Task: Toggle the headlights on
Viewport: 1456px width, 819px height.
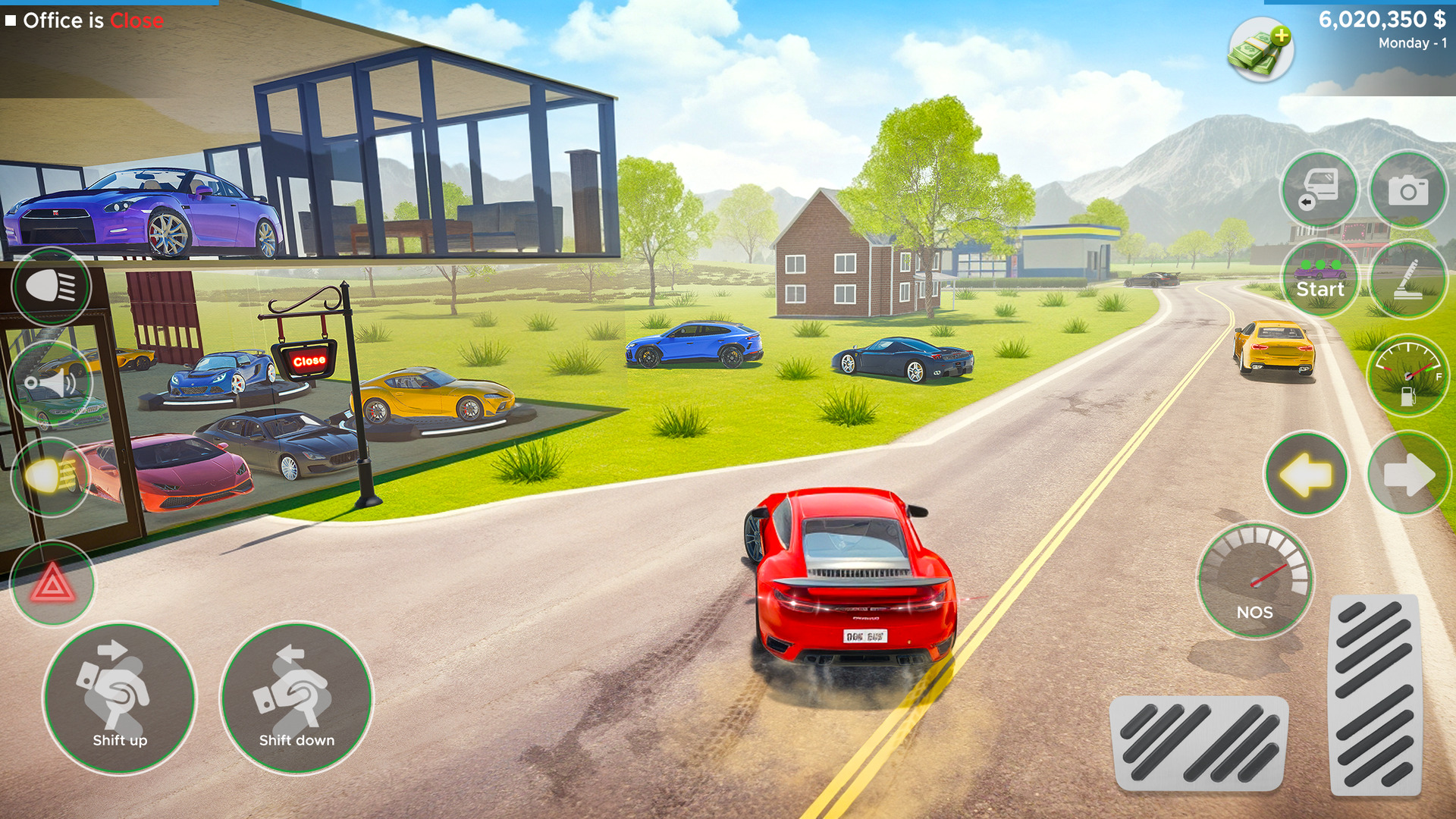Action: tap(49, 286)
